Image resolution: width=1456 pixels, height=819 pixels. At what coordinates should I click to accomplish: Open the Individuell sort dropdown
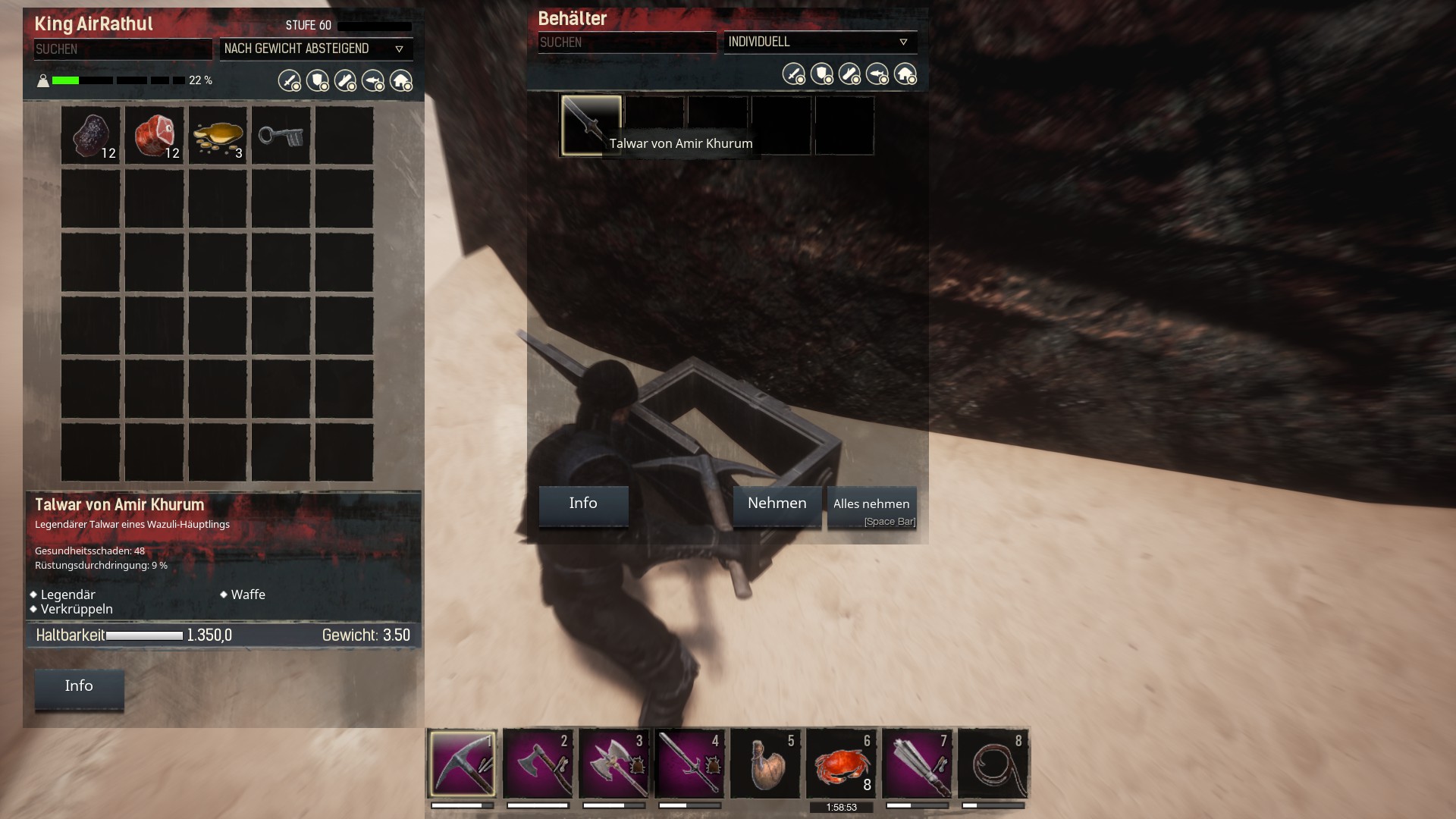coord(820,42)
